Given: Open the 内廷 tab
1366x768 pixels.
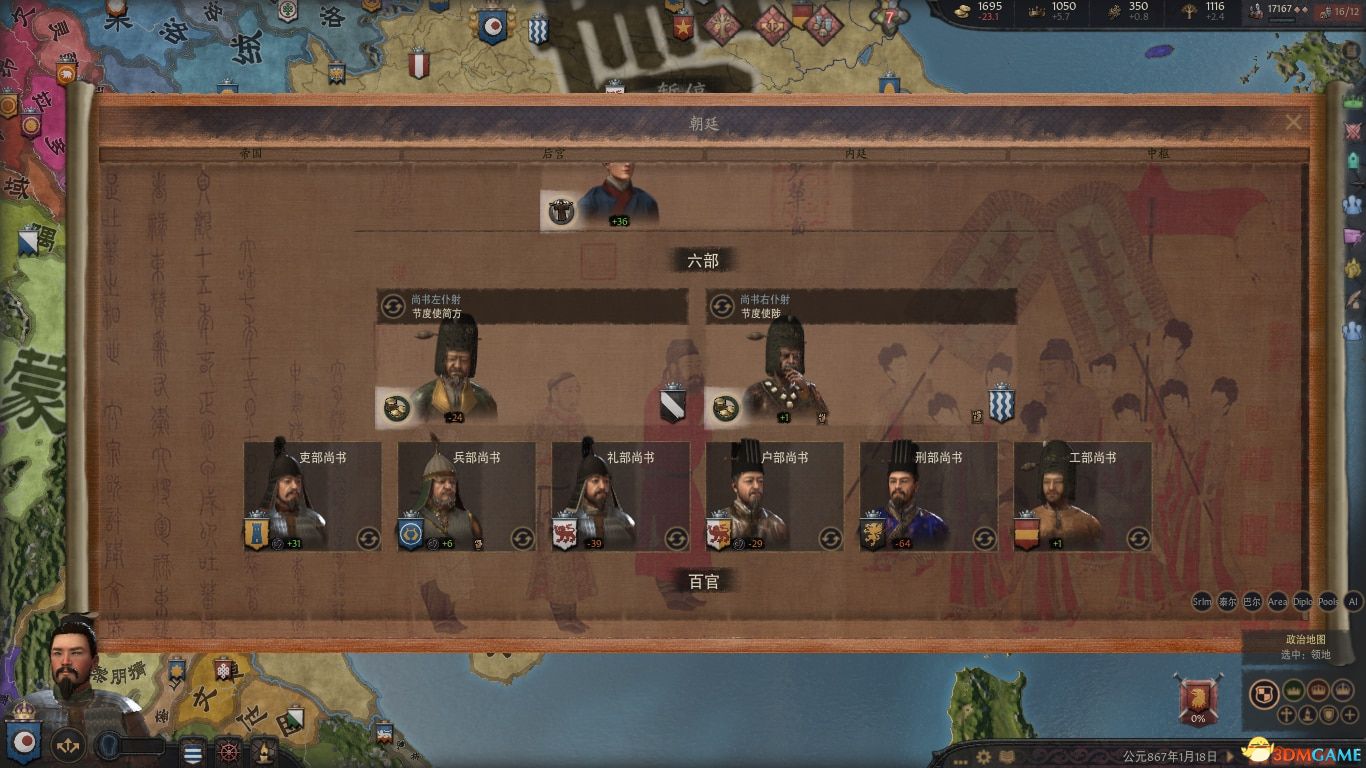Looking at the screenshot, I should pyautogui.click(x=856, y=155).
